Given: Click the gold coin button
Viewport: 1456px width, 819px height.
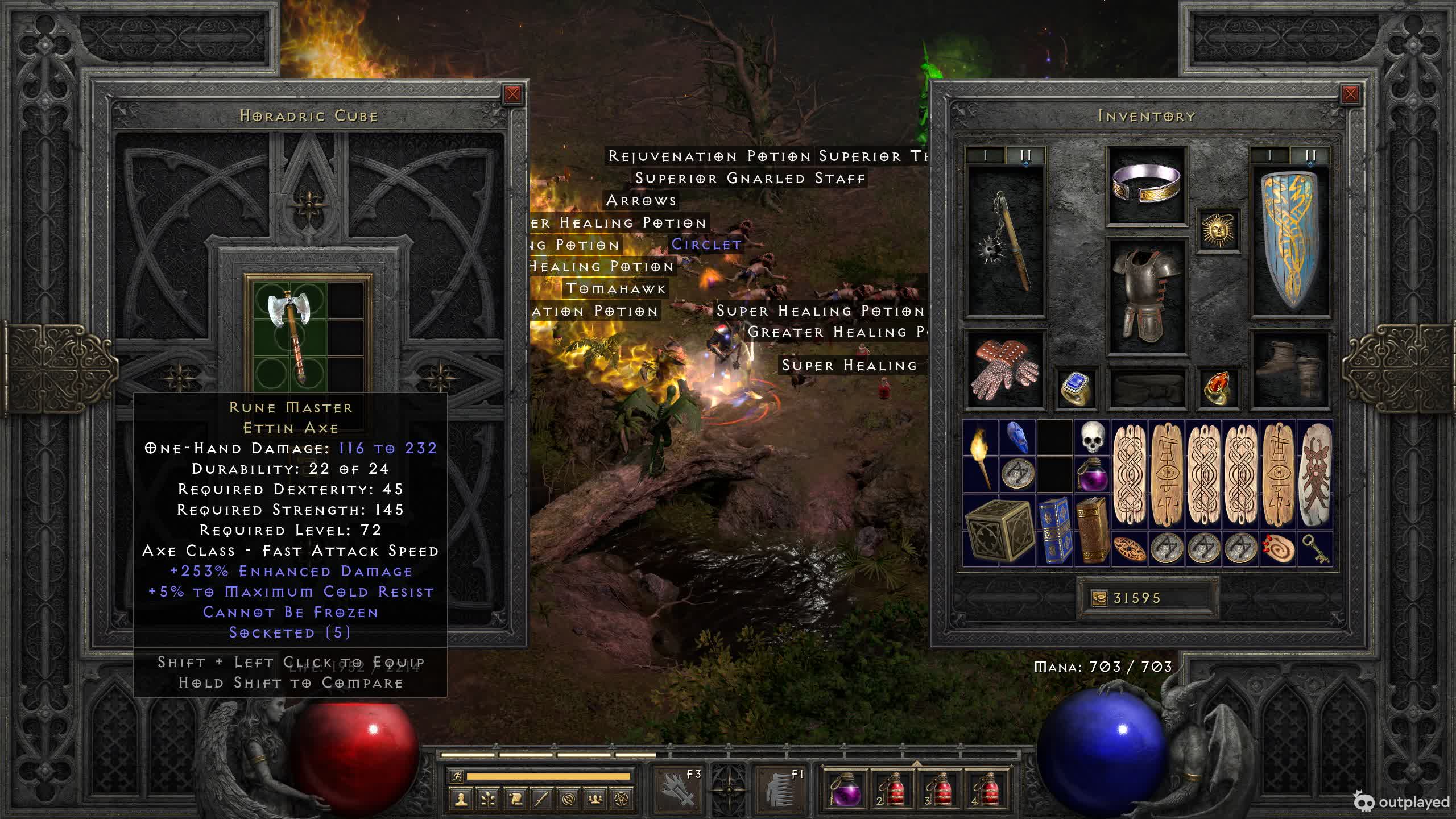Looking at the screenshot, I should tap(1099, 598).
